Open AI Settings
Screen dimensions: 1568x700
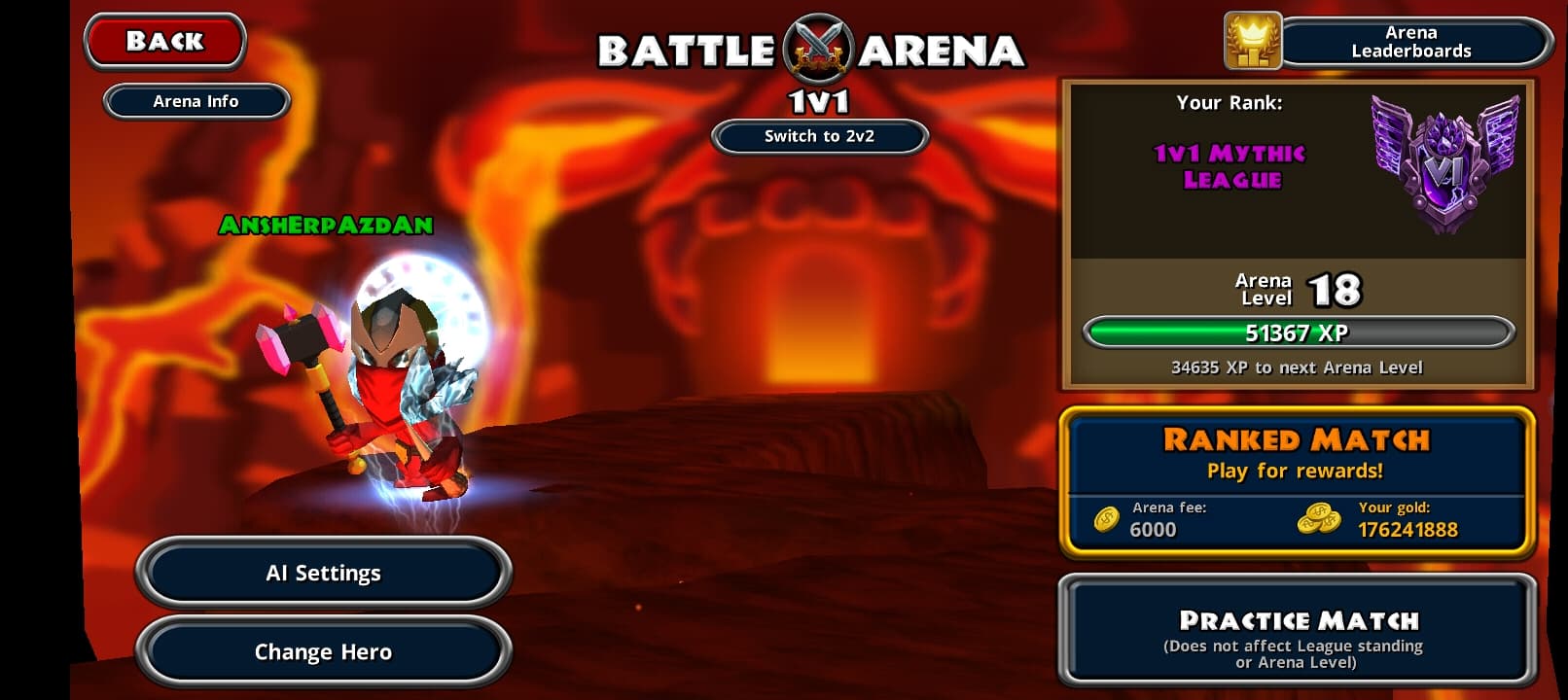[323, 574]
